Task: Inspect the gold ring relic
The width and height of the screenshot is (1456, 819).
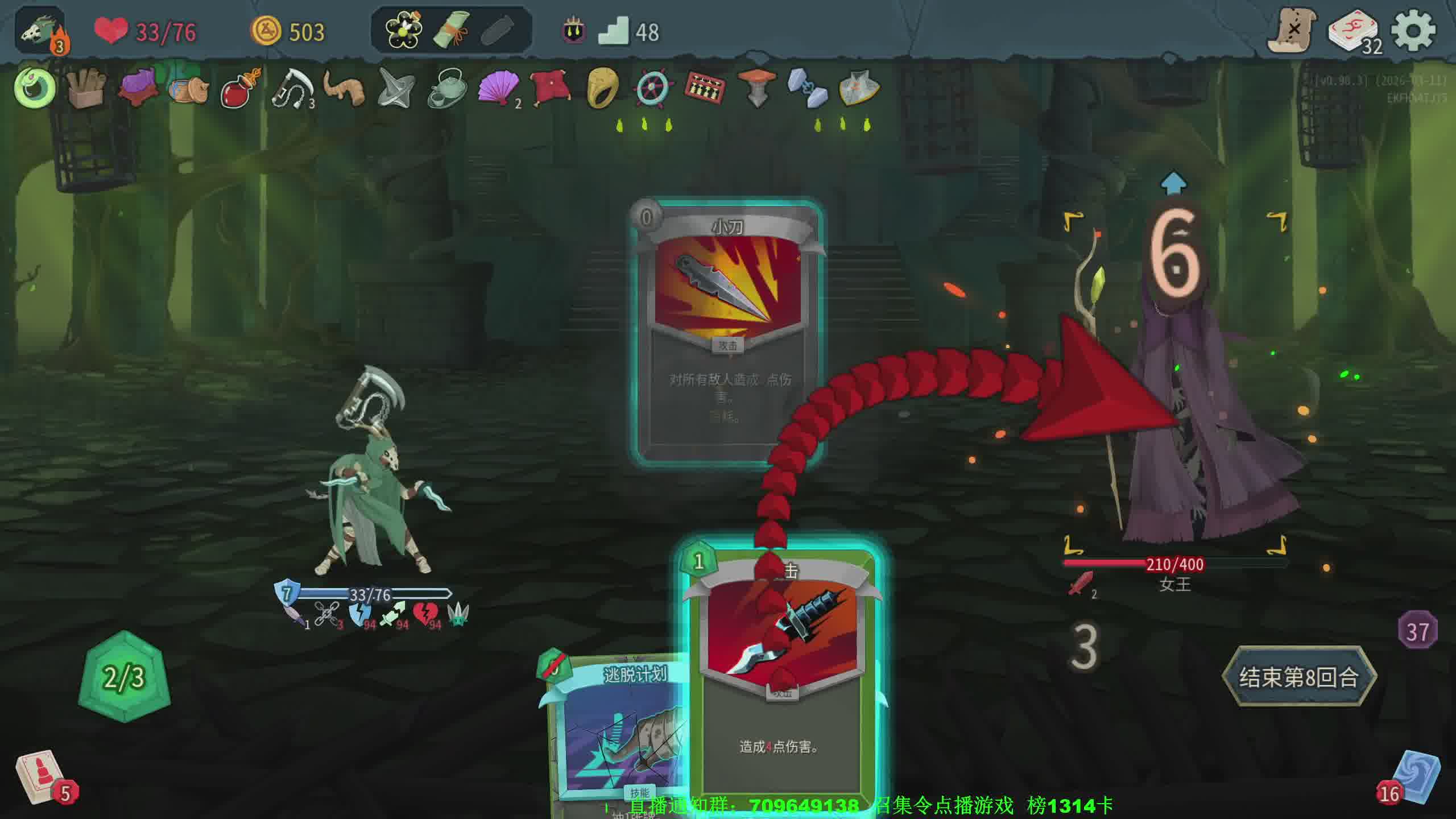Action: coord(602,89)
